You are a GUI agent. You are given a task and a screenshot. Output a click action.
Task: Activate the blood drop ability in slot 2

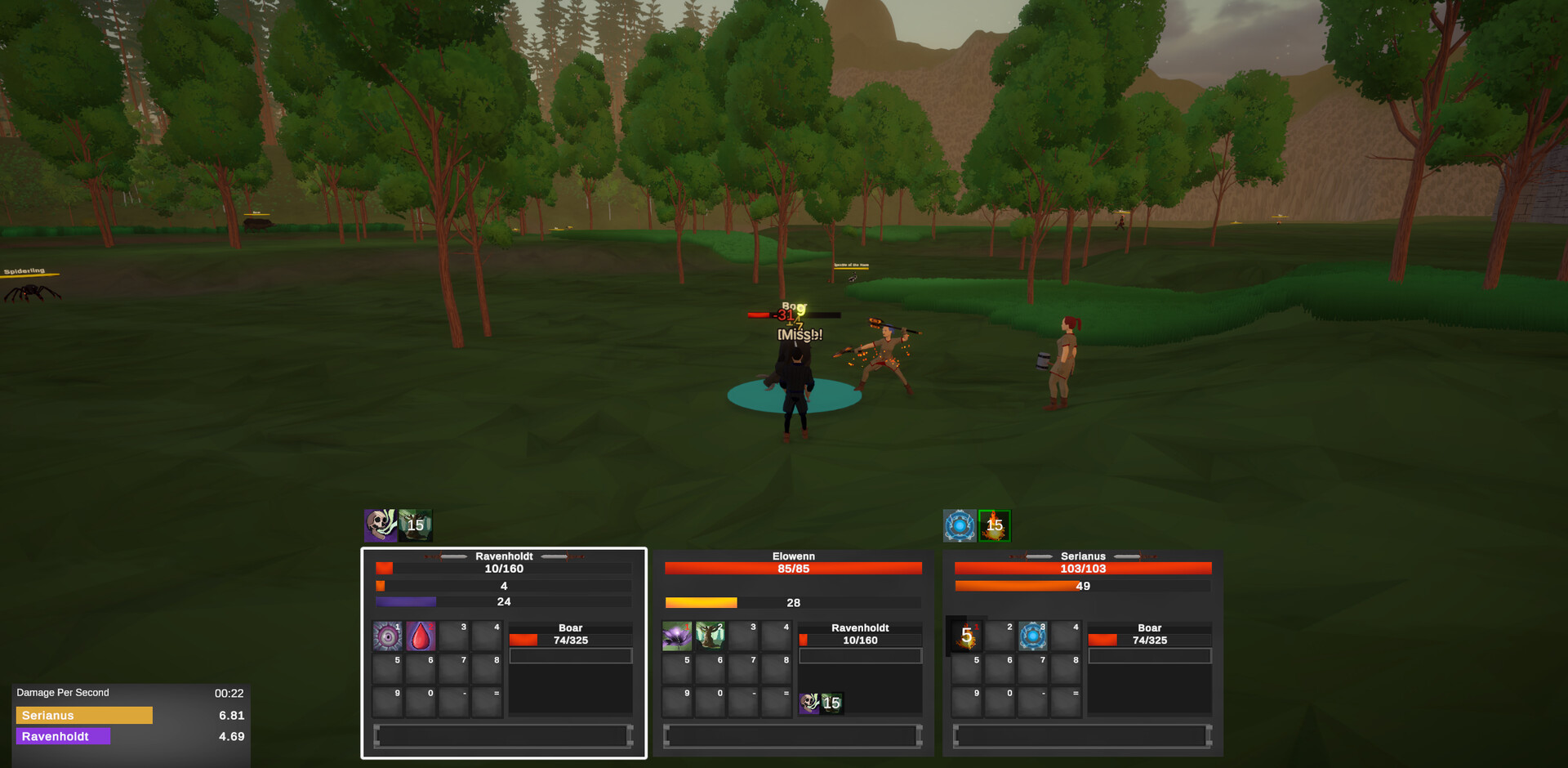[x=421, y=636]
